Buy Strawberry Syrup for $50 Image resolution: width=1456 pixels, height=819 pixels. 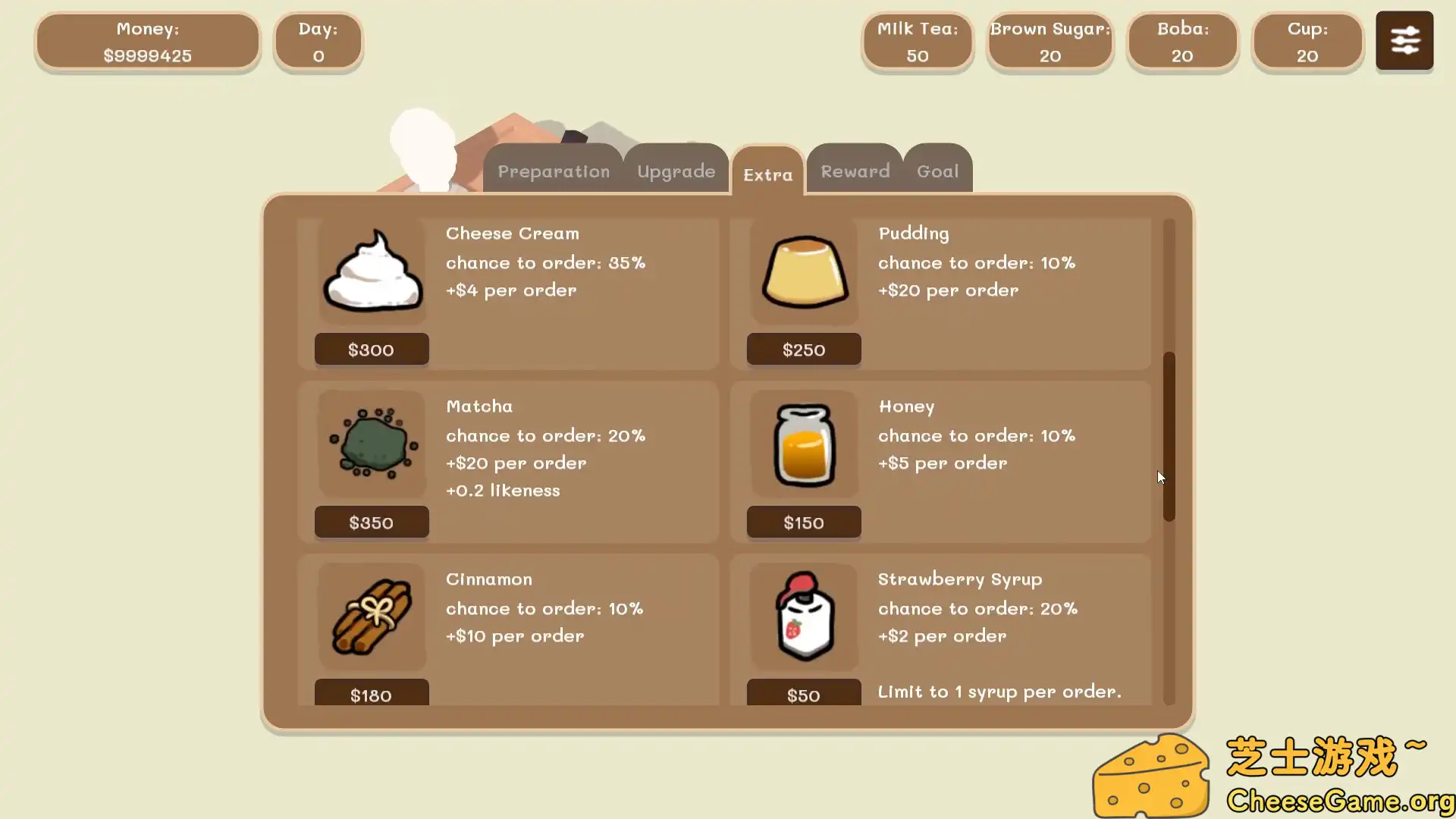803,694
